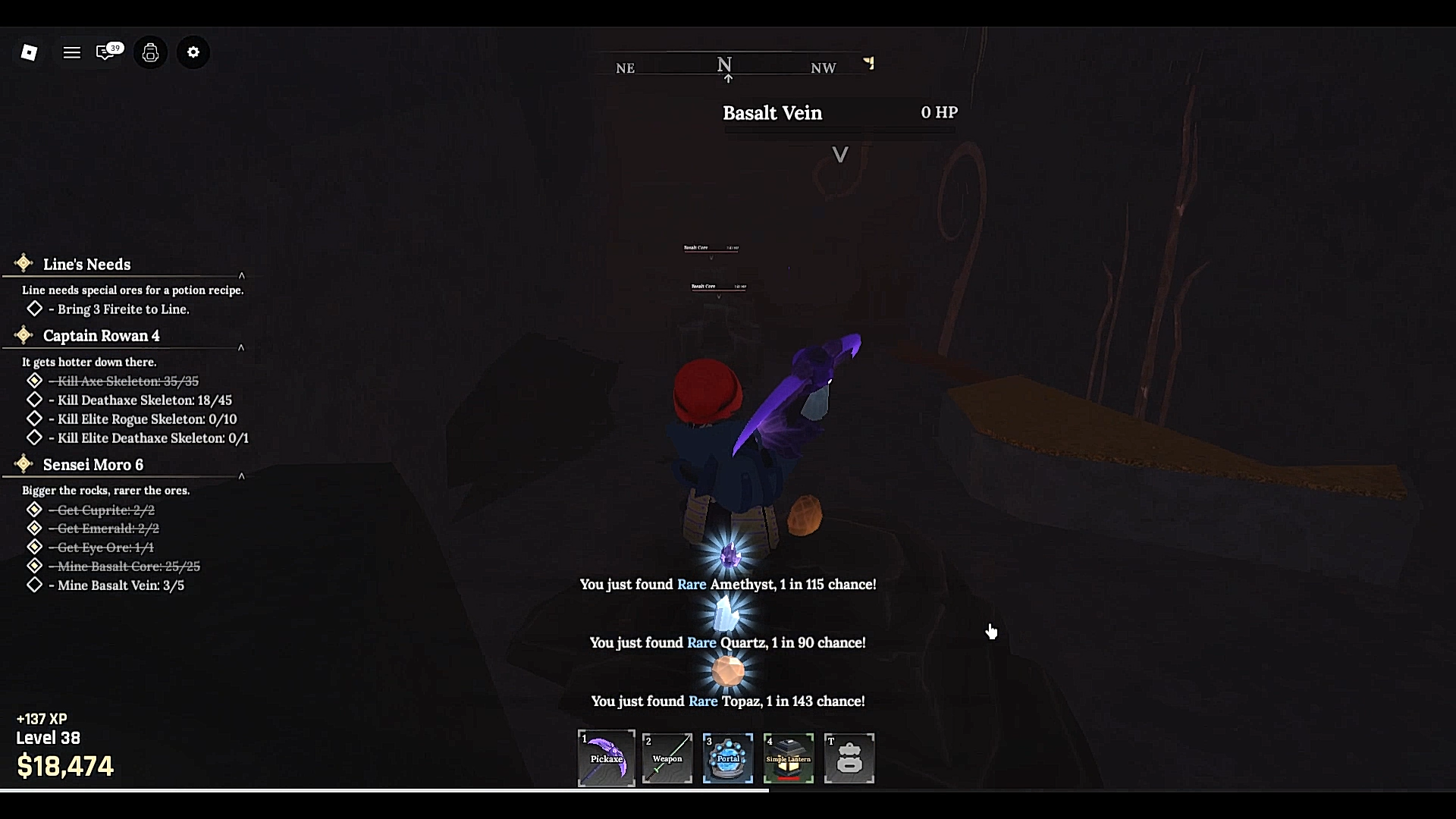Open the hamburger menu icon
Viewport: 1456px width, 819px height.
tap(71, 52)
